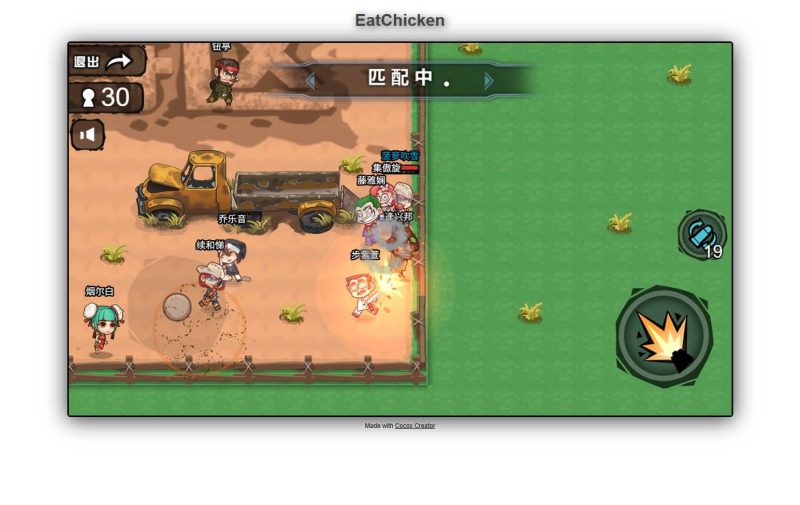Fire using the explosion attack button
Screen dimensions: 800x505
click(x=663, y=336)
